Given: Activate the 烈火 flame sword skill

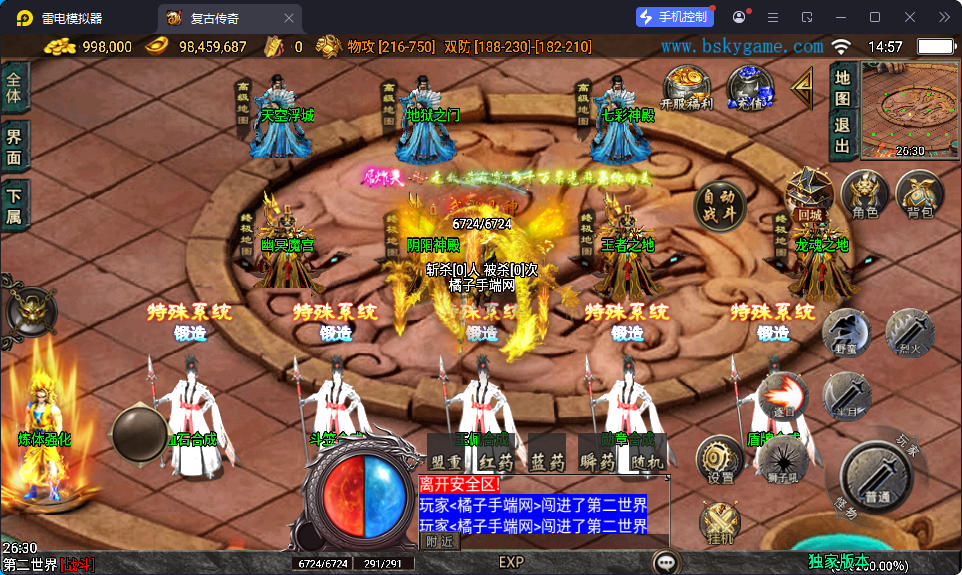Looking at the screenshot, I should [x=910, y=334].
